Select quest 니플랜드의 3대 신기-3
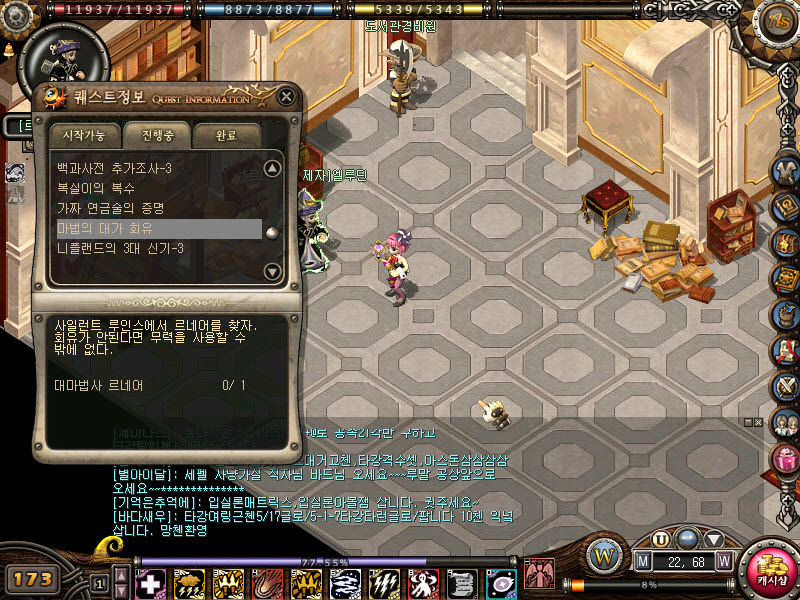 point(120,248)
